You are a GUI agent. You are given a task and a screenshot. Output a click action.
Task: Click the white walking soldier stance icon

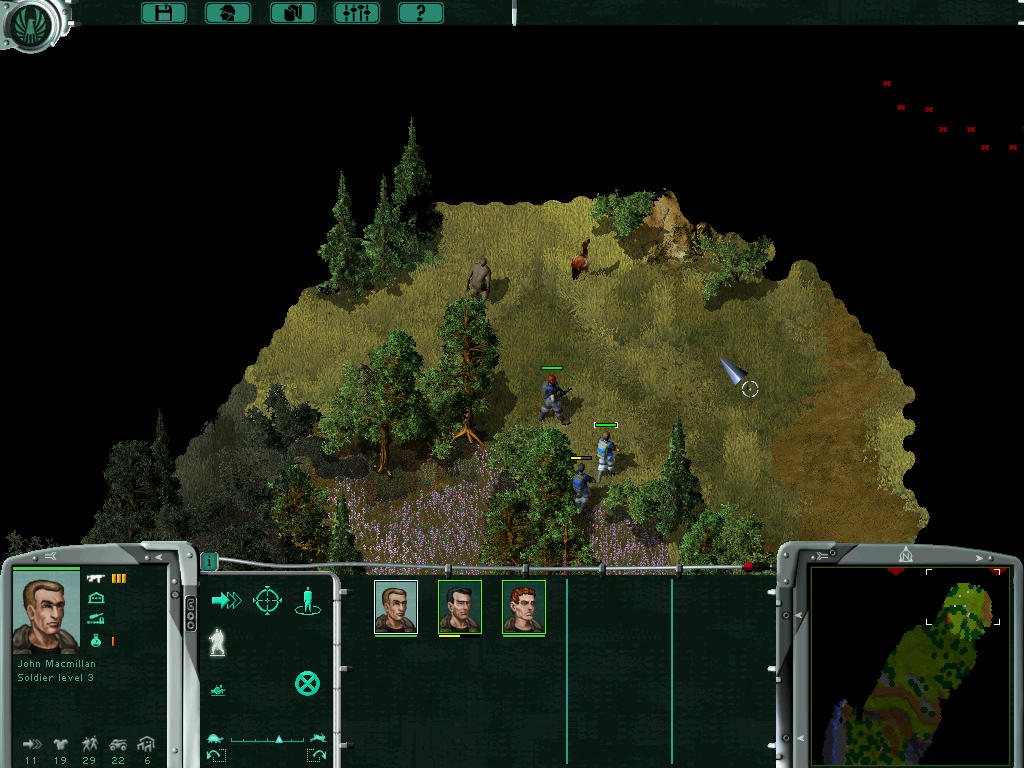[x=217, y=643]
